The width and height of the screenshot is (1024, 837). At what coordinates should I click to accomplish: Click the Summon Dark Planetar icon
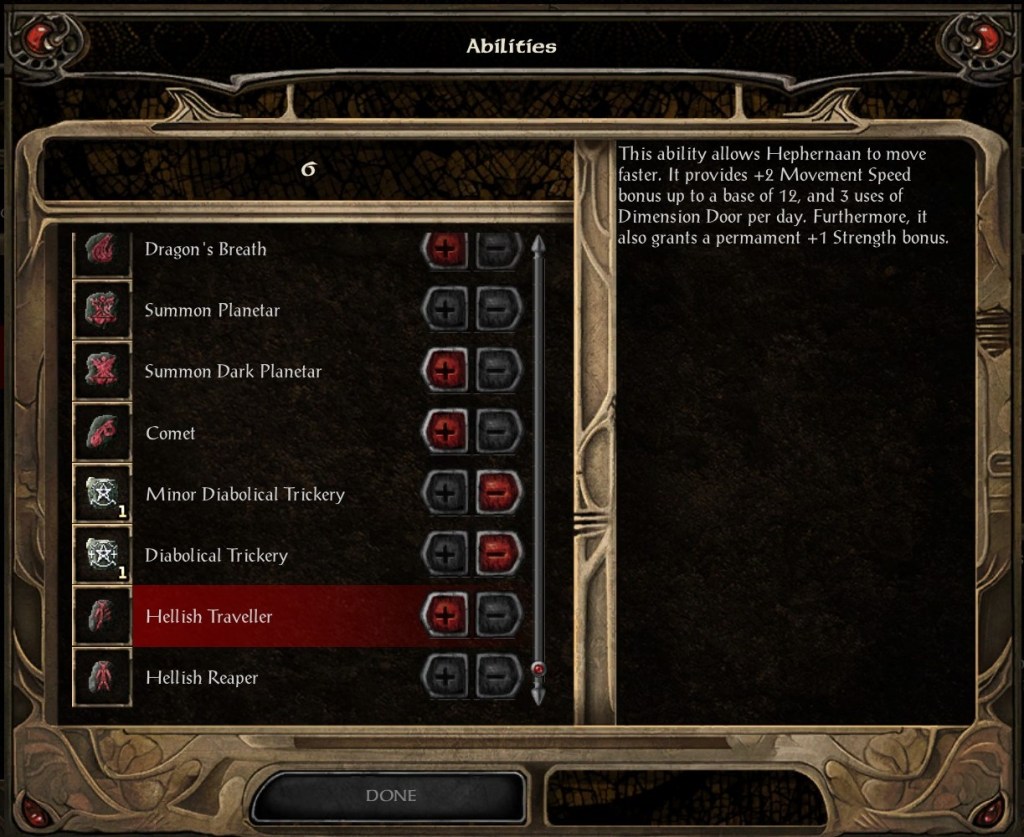(x=103, y=371)
